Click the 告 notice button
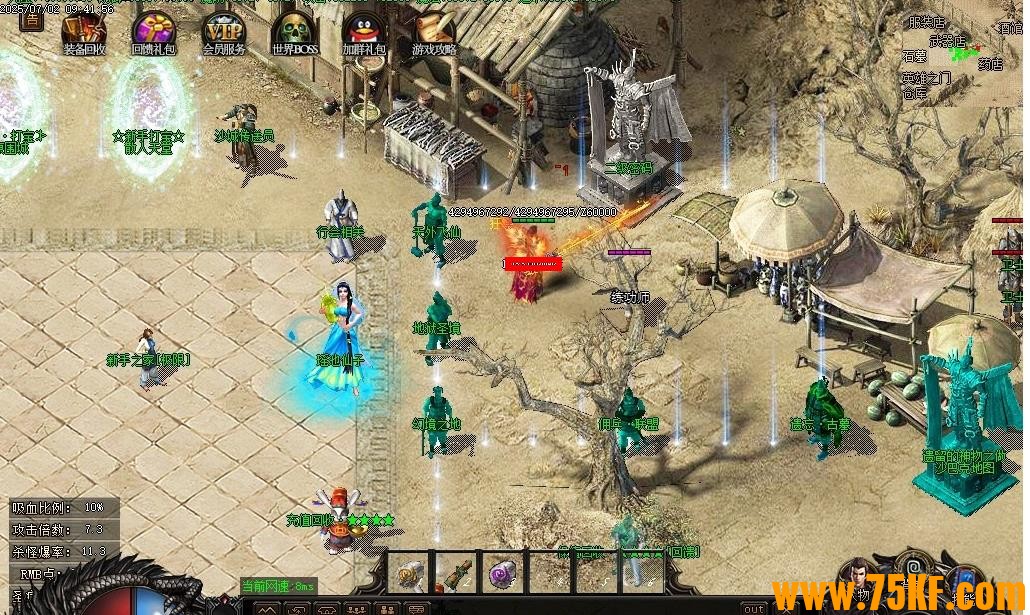 tap(32, 17)
